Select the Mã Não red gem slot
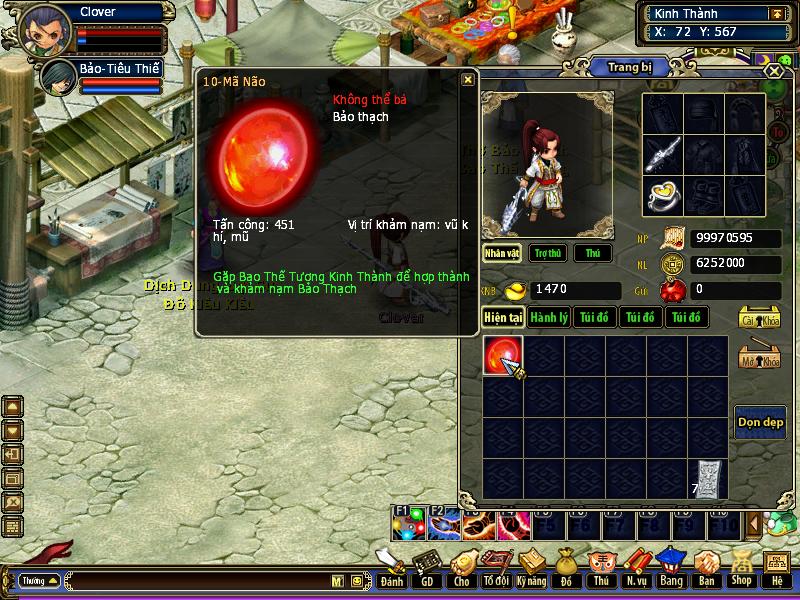 tap(502, 355)
